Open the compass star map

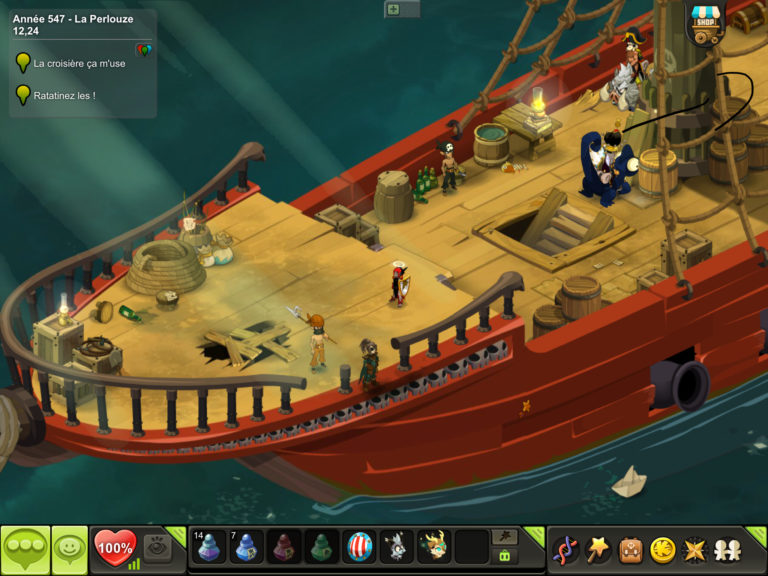point(694,549)
